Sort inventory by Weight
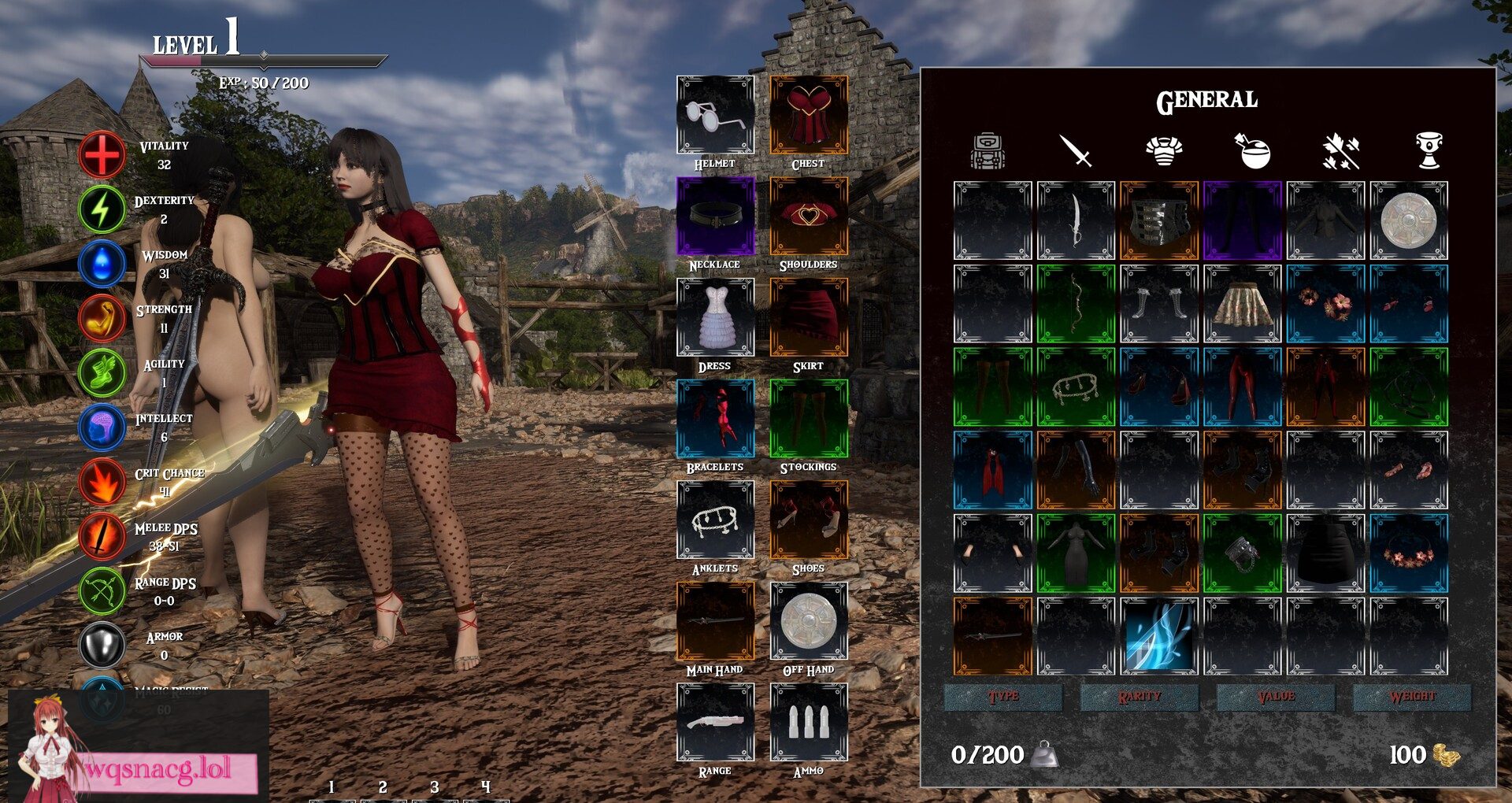Screen dimensions: 1512x803 point(1412,697)
